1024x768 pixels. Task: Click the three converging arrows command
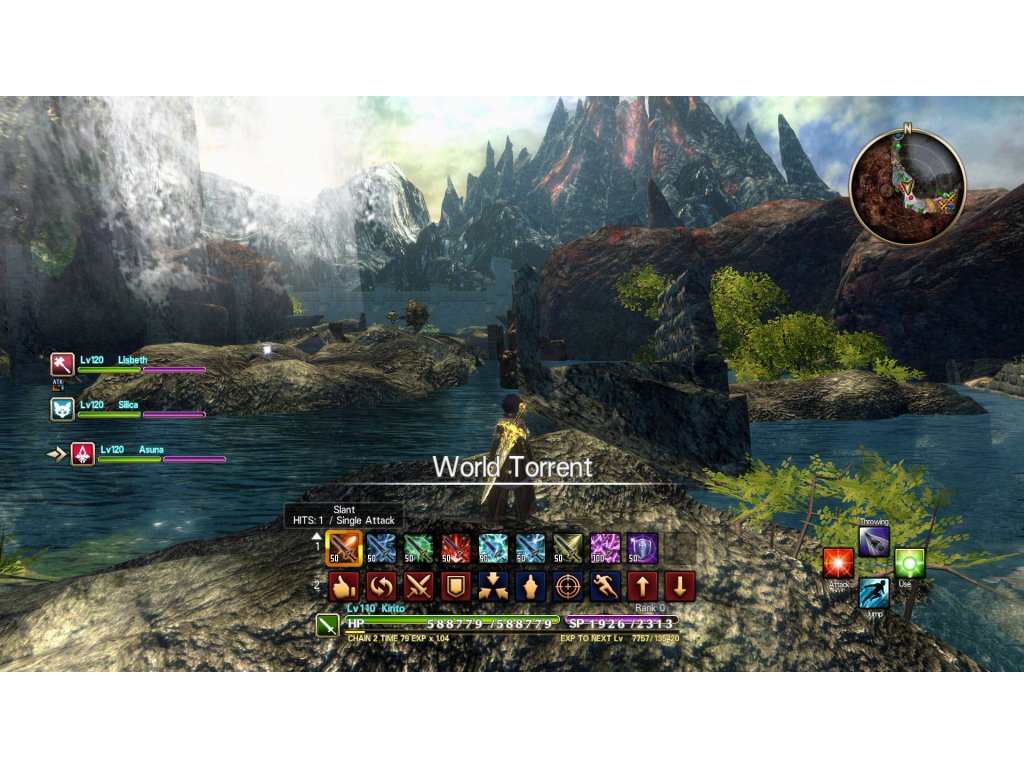[x=493, y=586]
